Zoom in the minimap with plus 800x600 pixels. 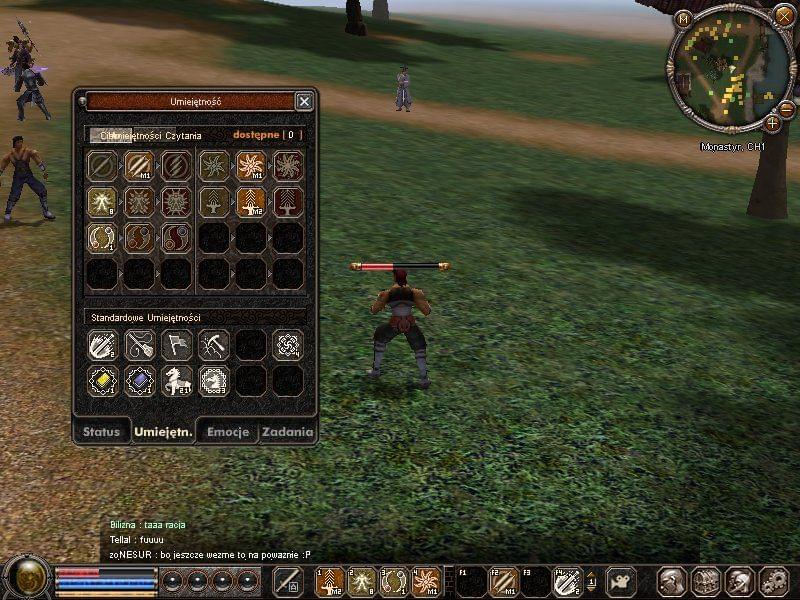click(773, 123)
